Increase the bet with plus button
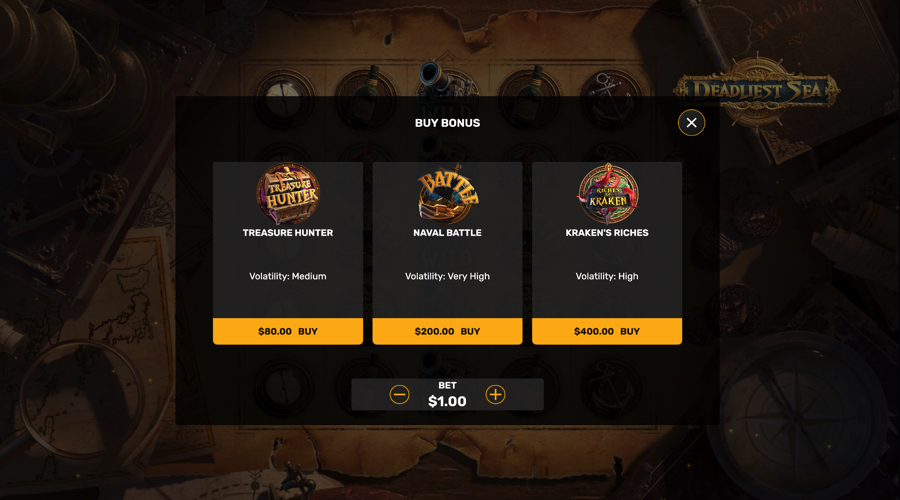The height and width of the screenshot is (500, 900). coord(495,395)
